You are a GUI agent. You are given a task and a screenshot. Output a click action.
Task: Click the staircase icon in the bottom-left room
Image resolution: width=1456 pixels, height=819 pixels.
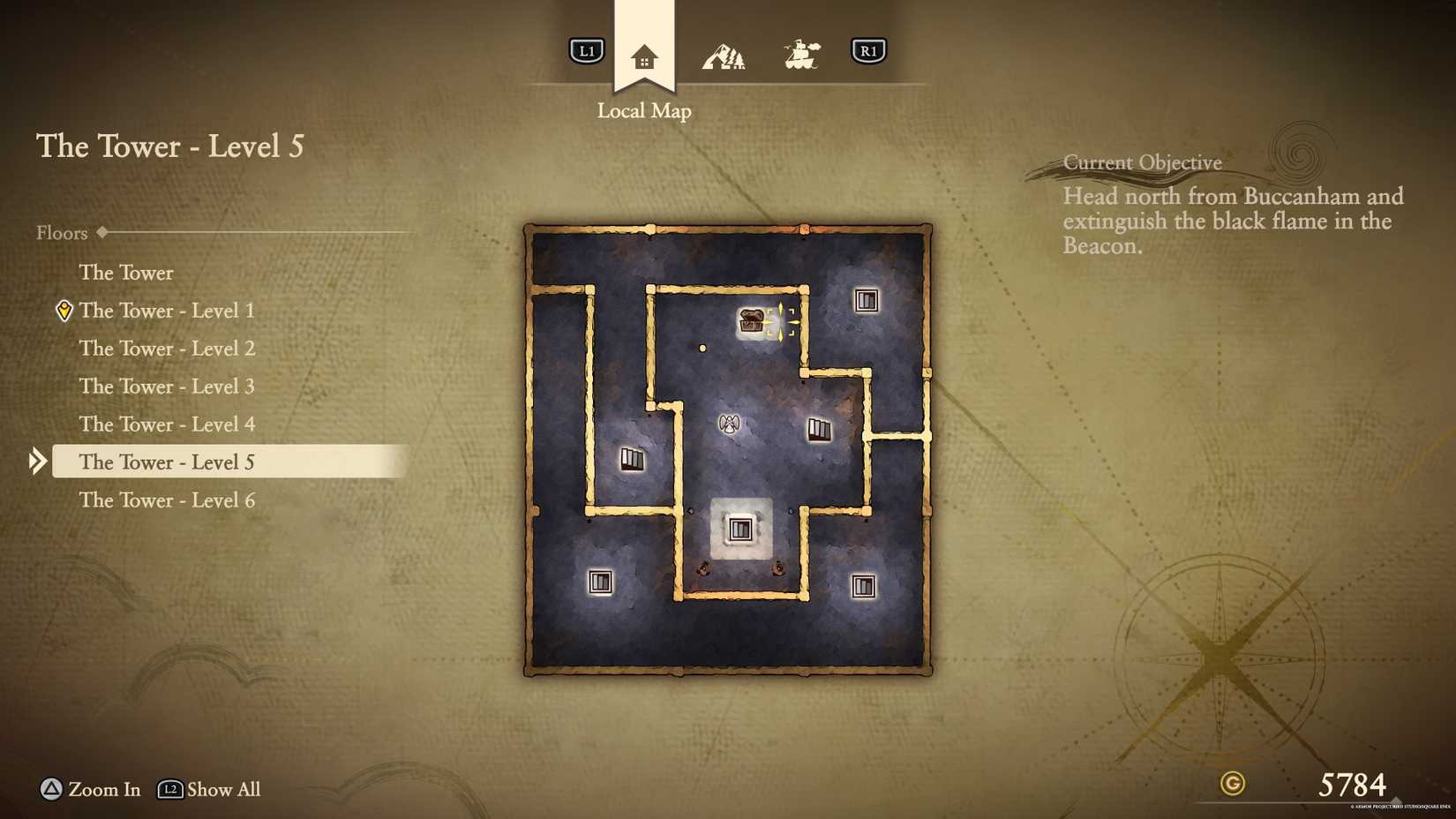(601, 581)
